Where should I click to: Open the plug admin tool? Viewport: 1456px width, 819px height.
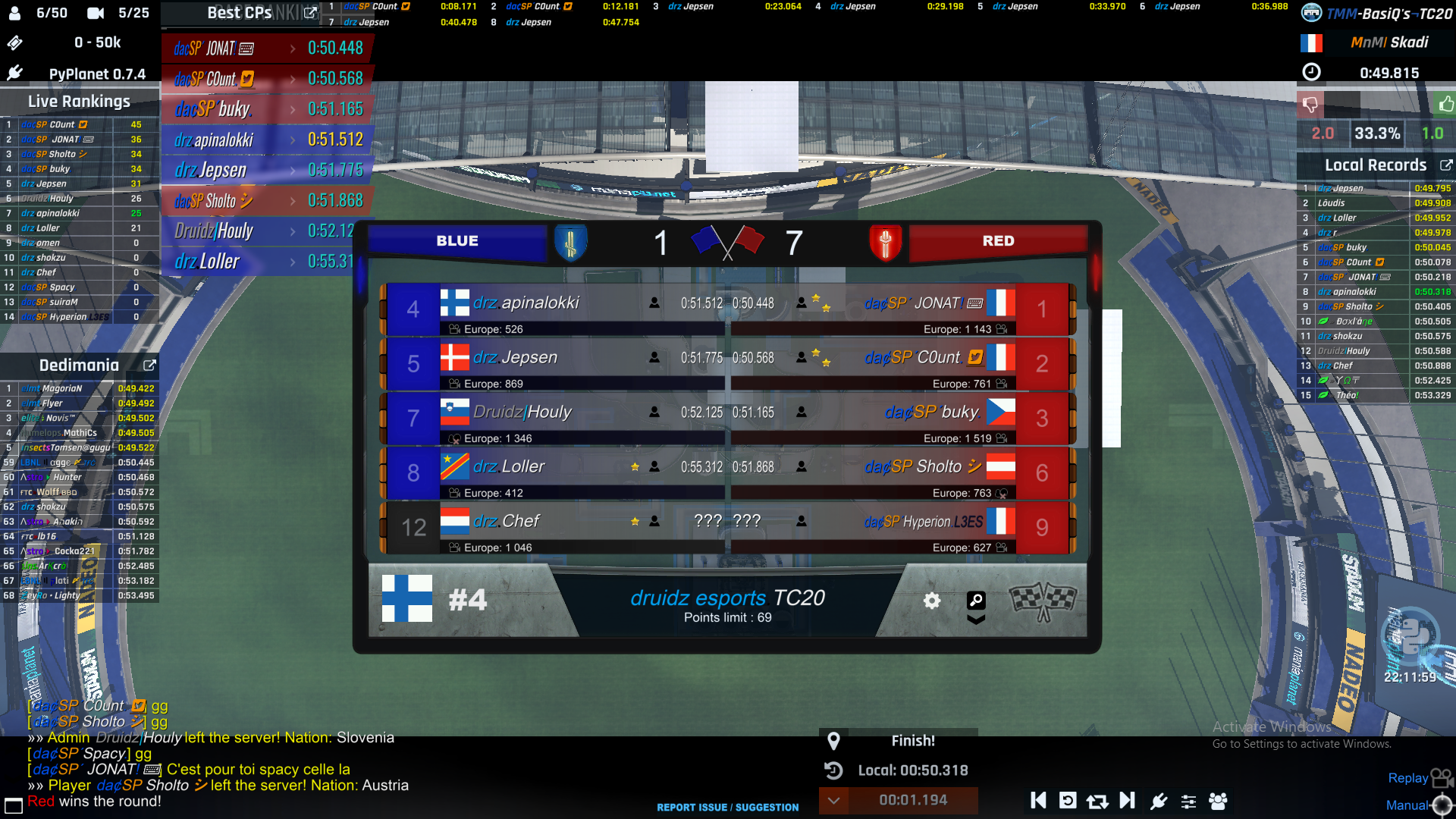(x=1158, y=801)
